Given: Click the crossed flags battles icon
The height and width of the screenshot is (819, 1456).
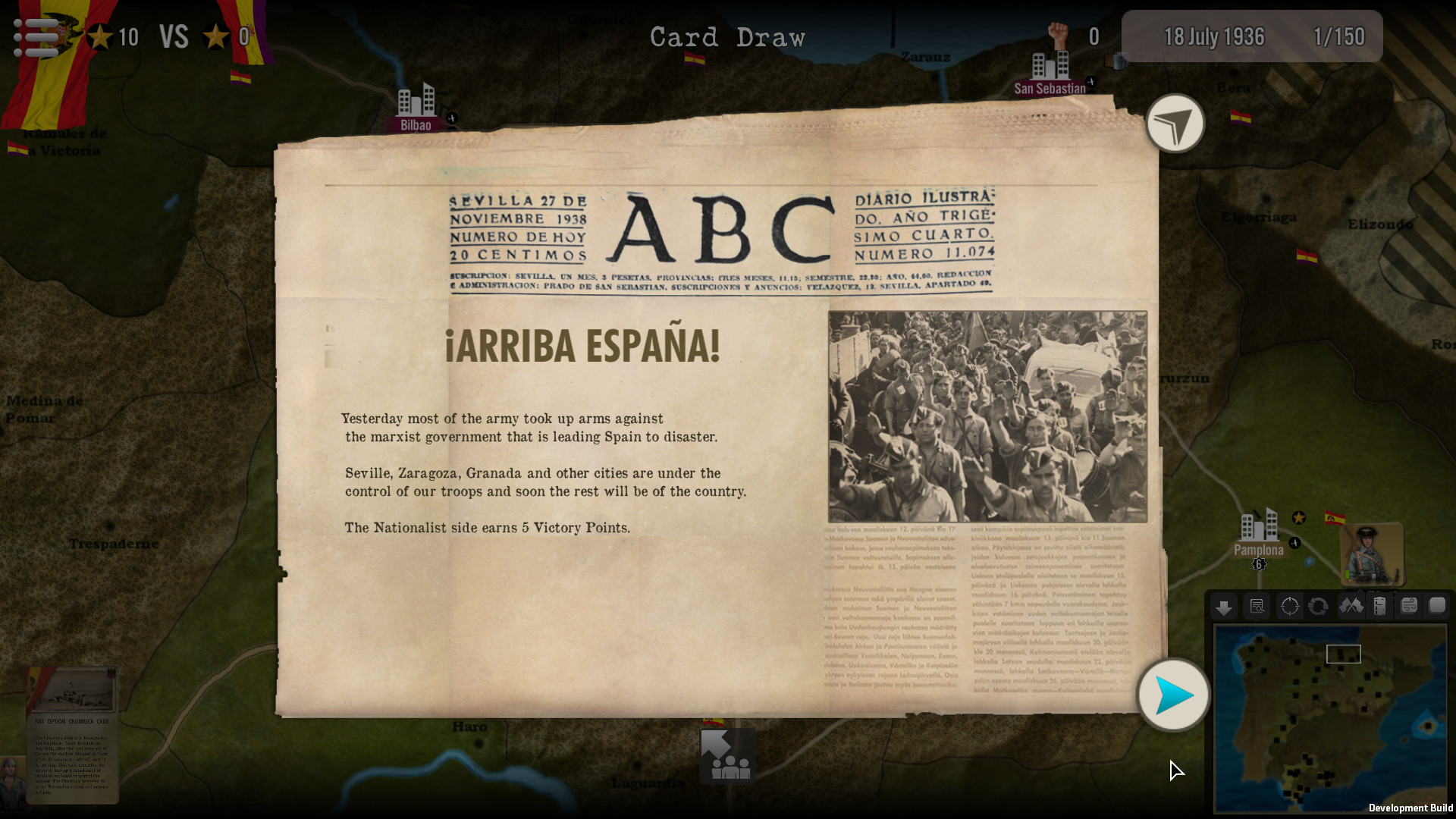Looking at the screenshot, I should click(1351, 606).
